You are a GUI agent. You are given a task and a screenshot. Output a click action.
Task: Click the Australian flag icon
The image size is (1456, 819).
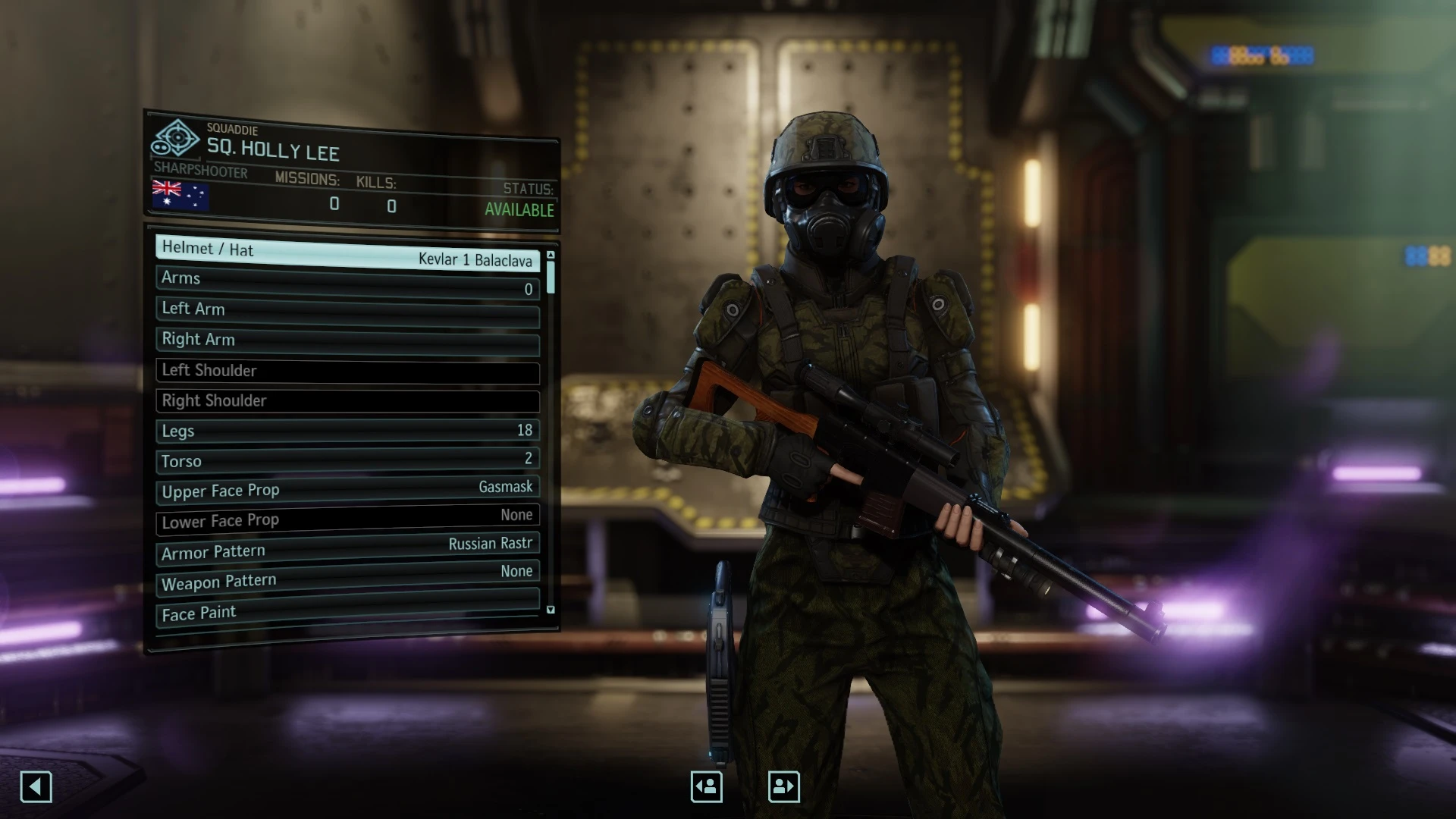click(x=181, y=196)
